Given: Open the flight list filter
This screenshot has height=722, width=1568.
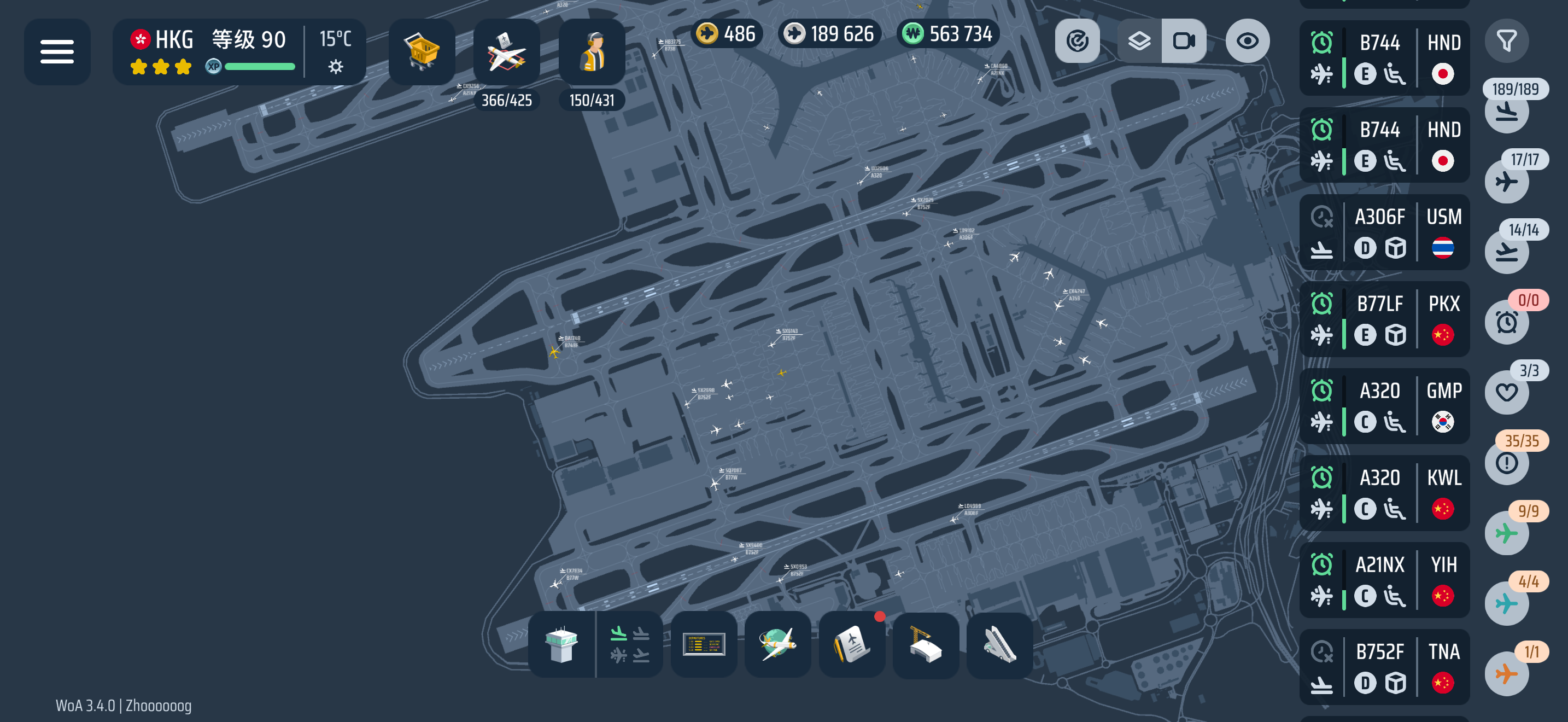Looking at the screenshot, I should click(1506, 42).
